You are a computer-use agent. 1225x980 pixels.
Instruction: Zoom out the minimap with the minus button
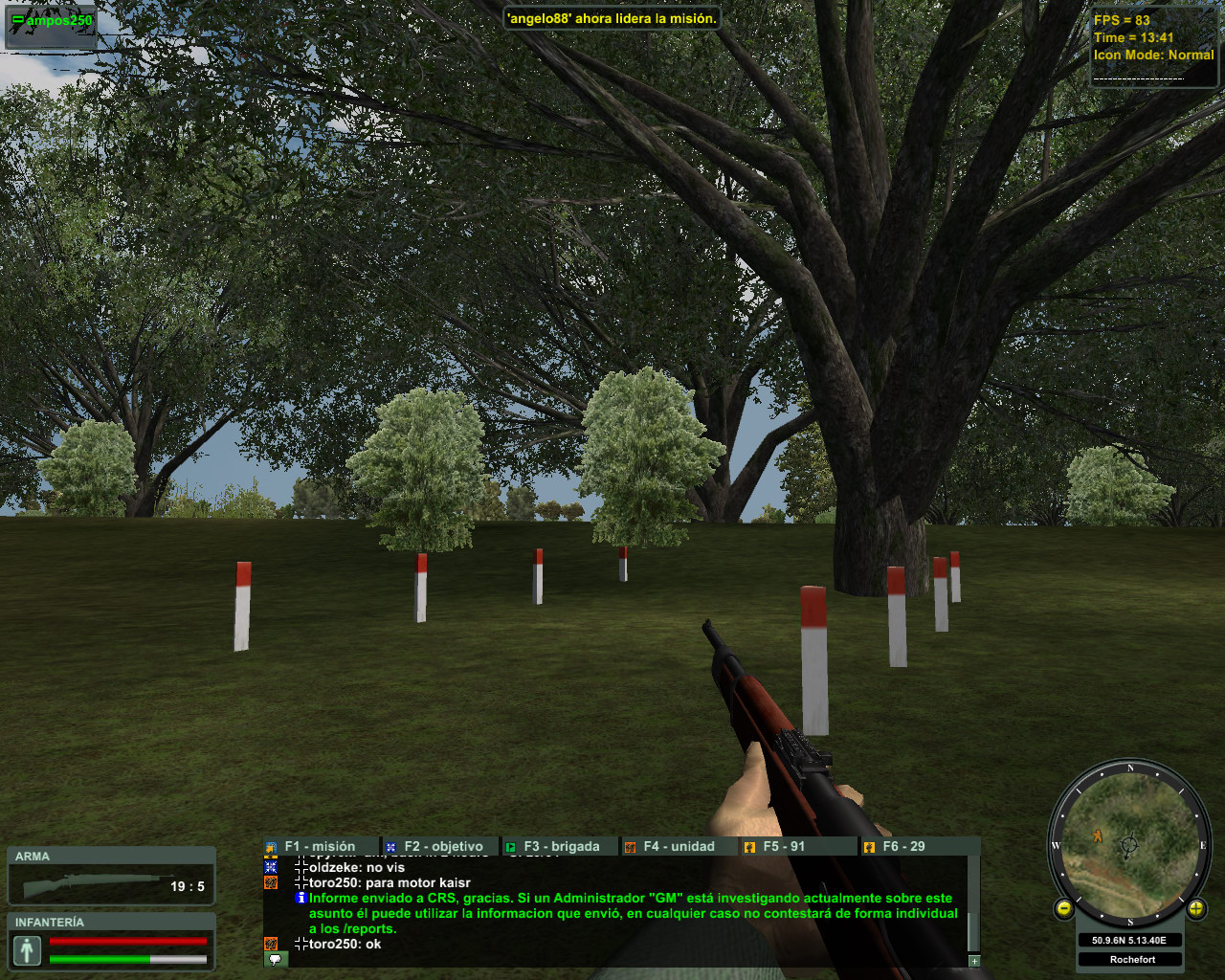pyautogui.click(x=1064, y=908)
